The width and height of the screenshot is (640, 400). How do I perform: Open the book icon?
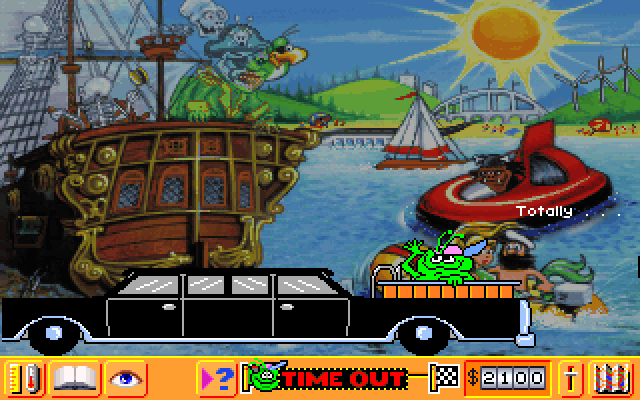[x=74, y=378]
